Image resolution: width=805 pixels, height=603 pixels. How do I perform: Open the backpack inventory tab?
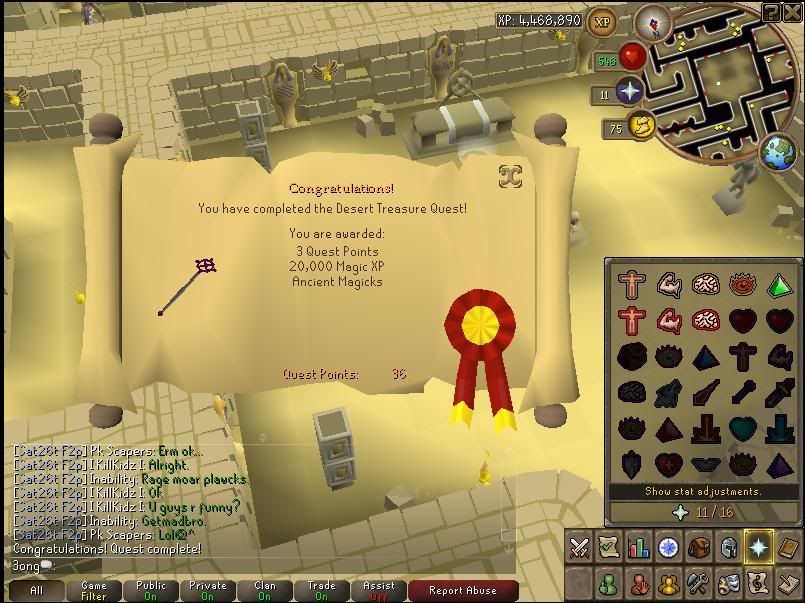pos(698,547)
